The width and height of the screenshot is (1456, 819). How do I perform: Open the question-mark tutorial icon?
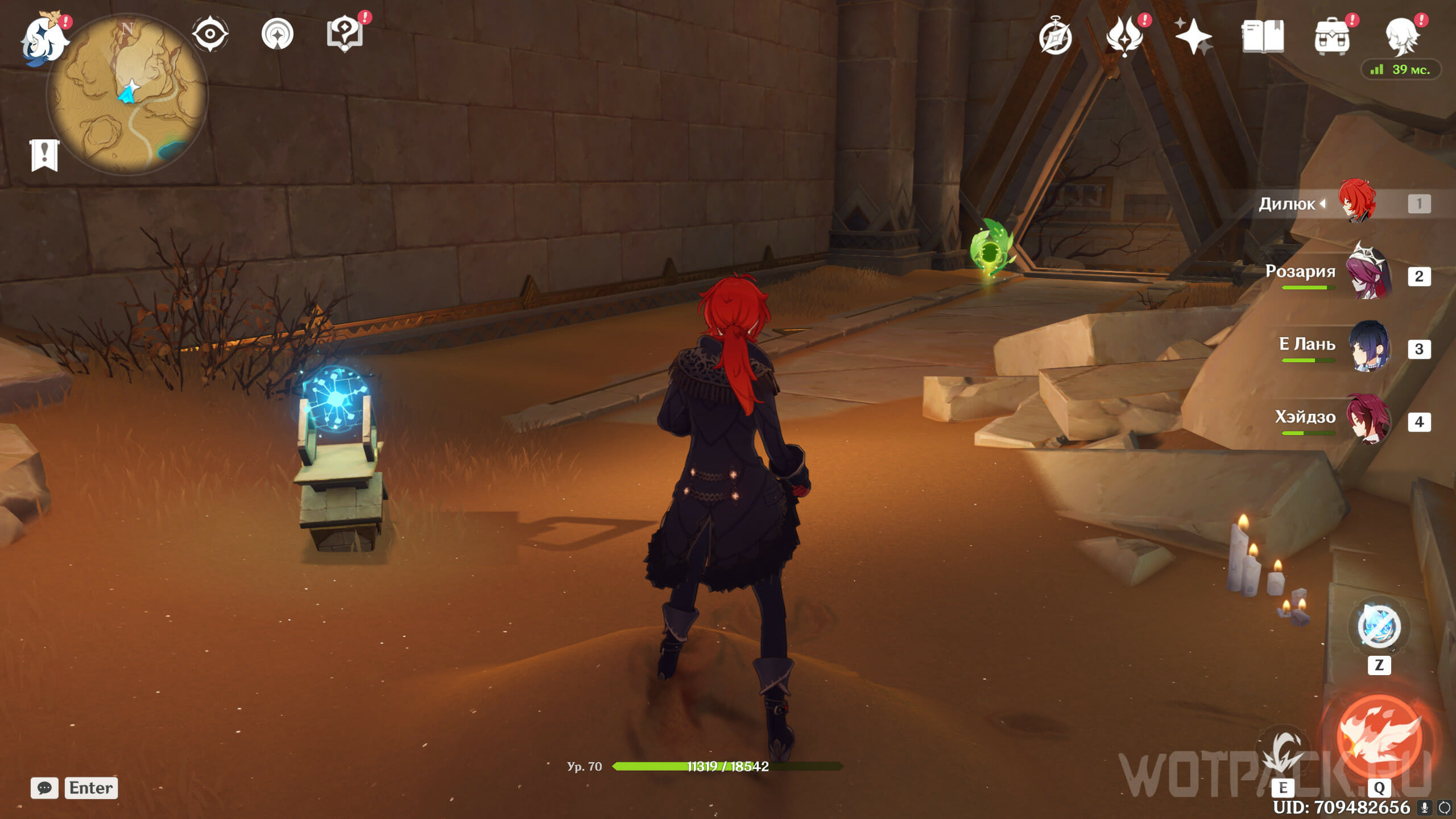345,34
